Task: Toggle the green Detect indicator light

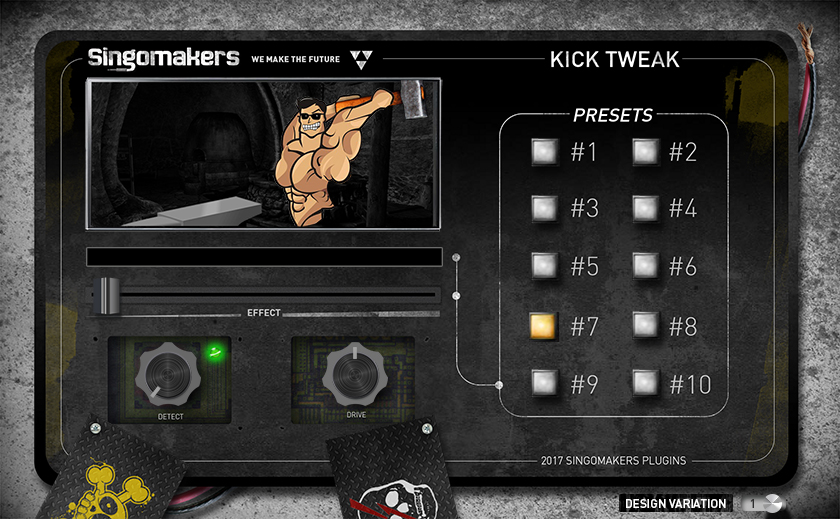Action: [x=213, y=351]
